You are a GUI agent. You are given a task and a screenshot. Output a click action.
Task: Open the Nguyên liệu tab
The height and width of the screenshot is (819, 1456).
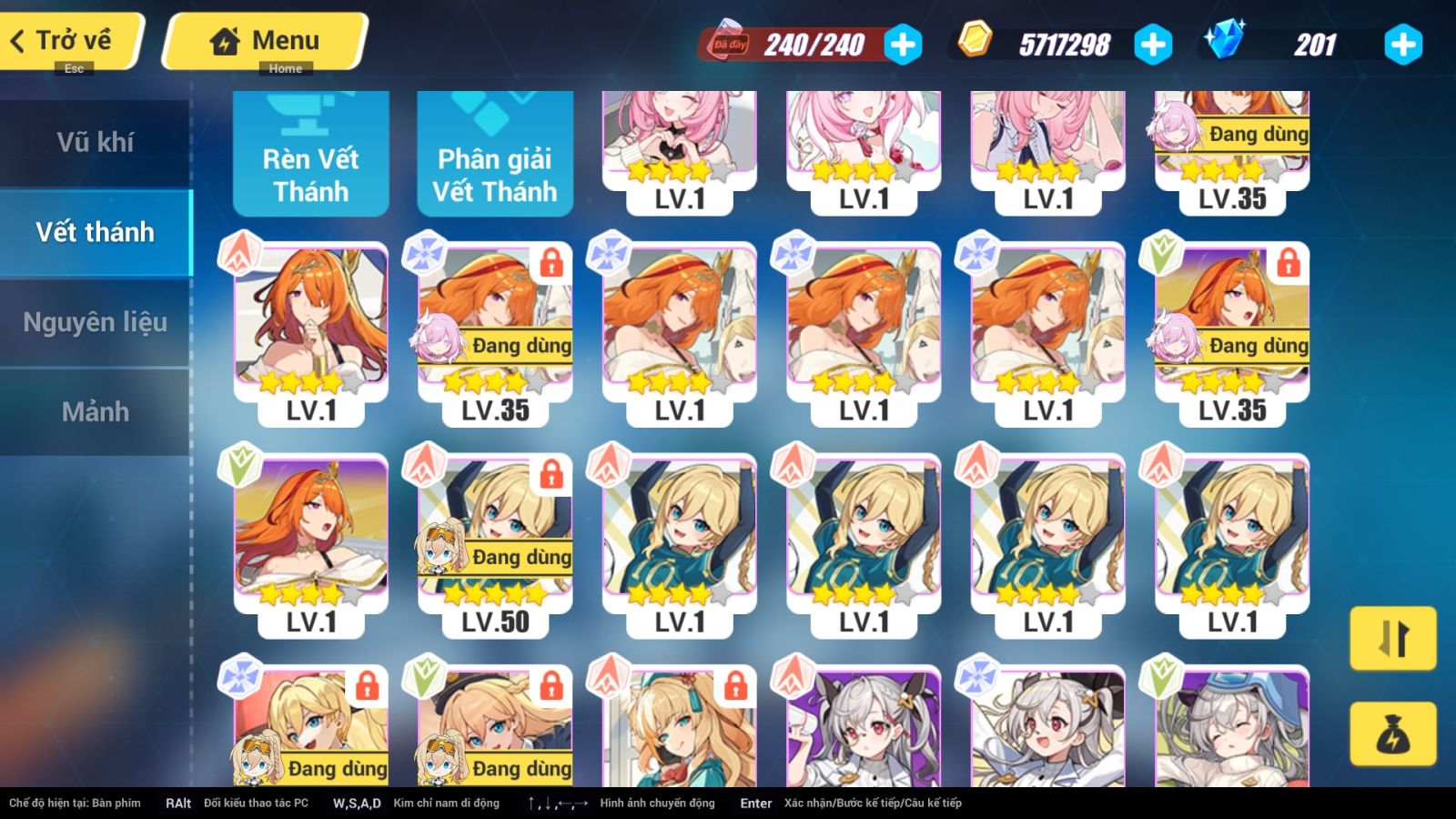(x=96, y=321)
